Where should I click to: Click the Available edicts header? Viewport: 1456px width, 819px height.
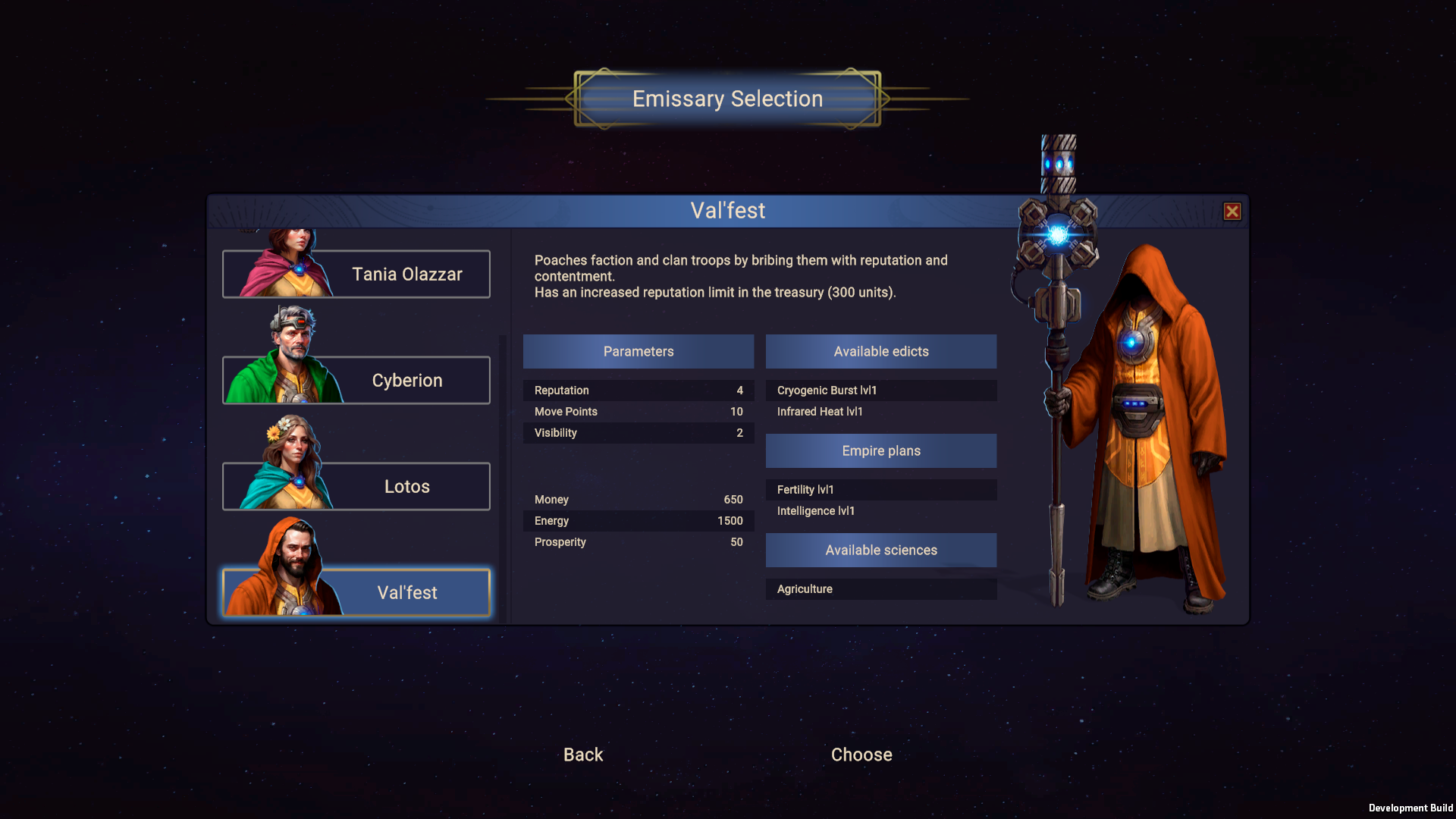click(880, 351)
